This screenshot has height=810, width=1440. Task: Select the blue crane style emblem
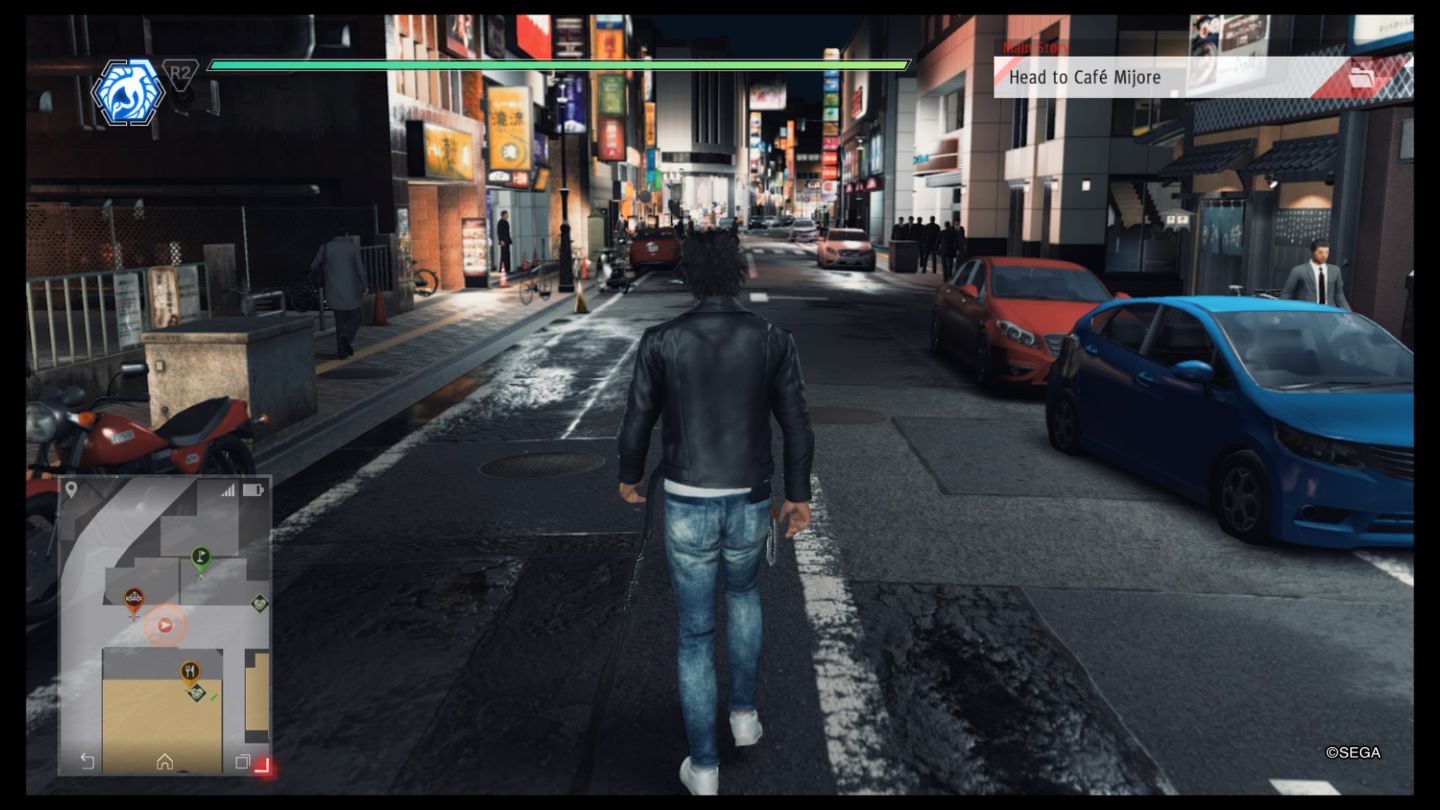[x=128, y=92]
